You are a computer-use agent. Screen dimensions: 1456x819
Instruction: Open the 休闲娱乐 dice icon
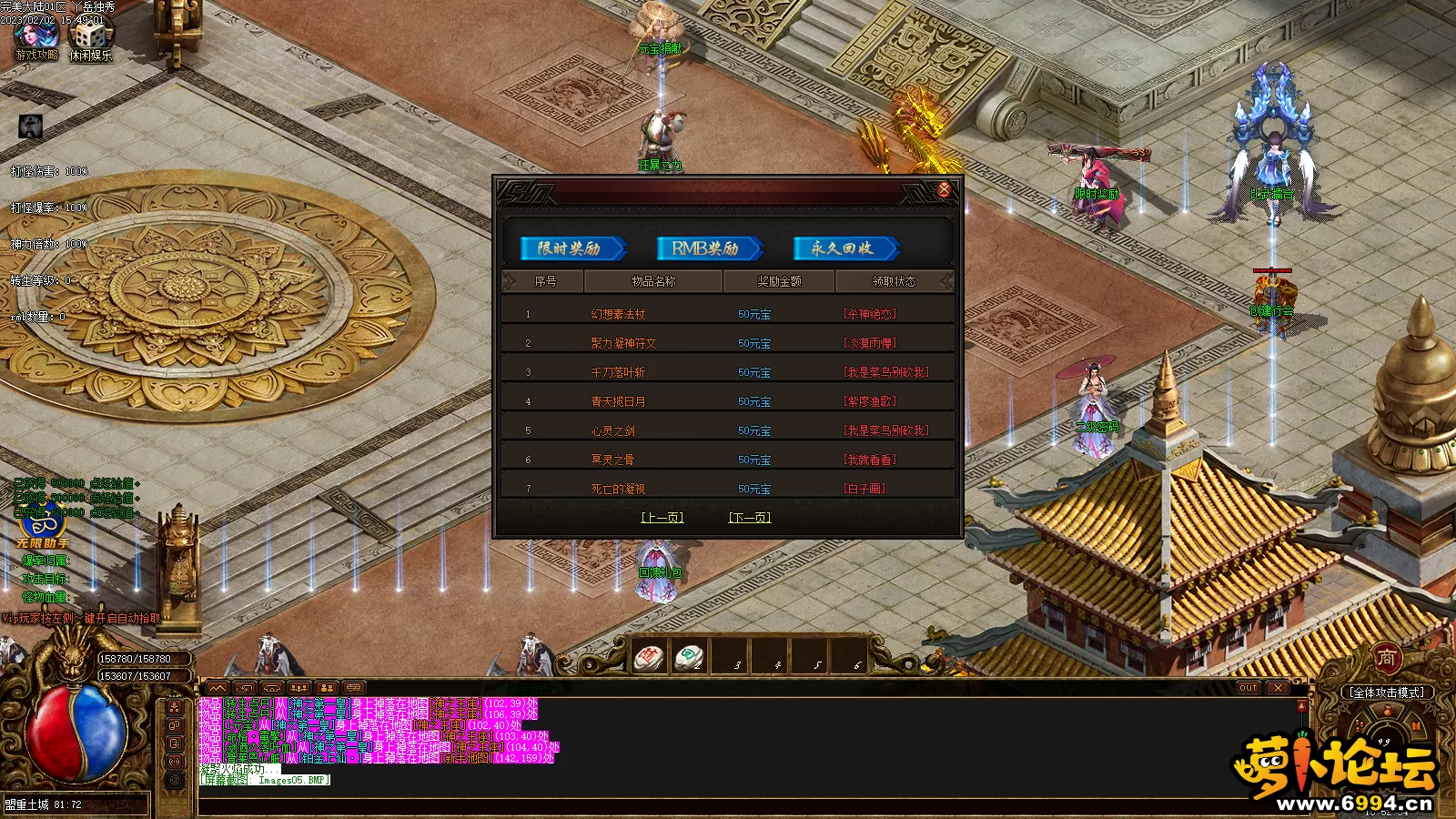pyautogui.click(x=91, y=38)
